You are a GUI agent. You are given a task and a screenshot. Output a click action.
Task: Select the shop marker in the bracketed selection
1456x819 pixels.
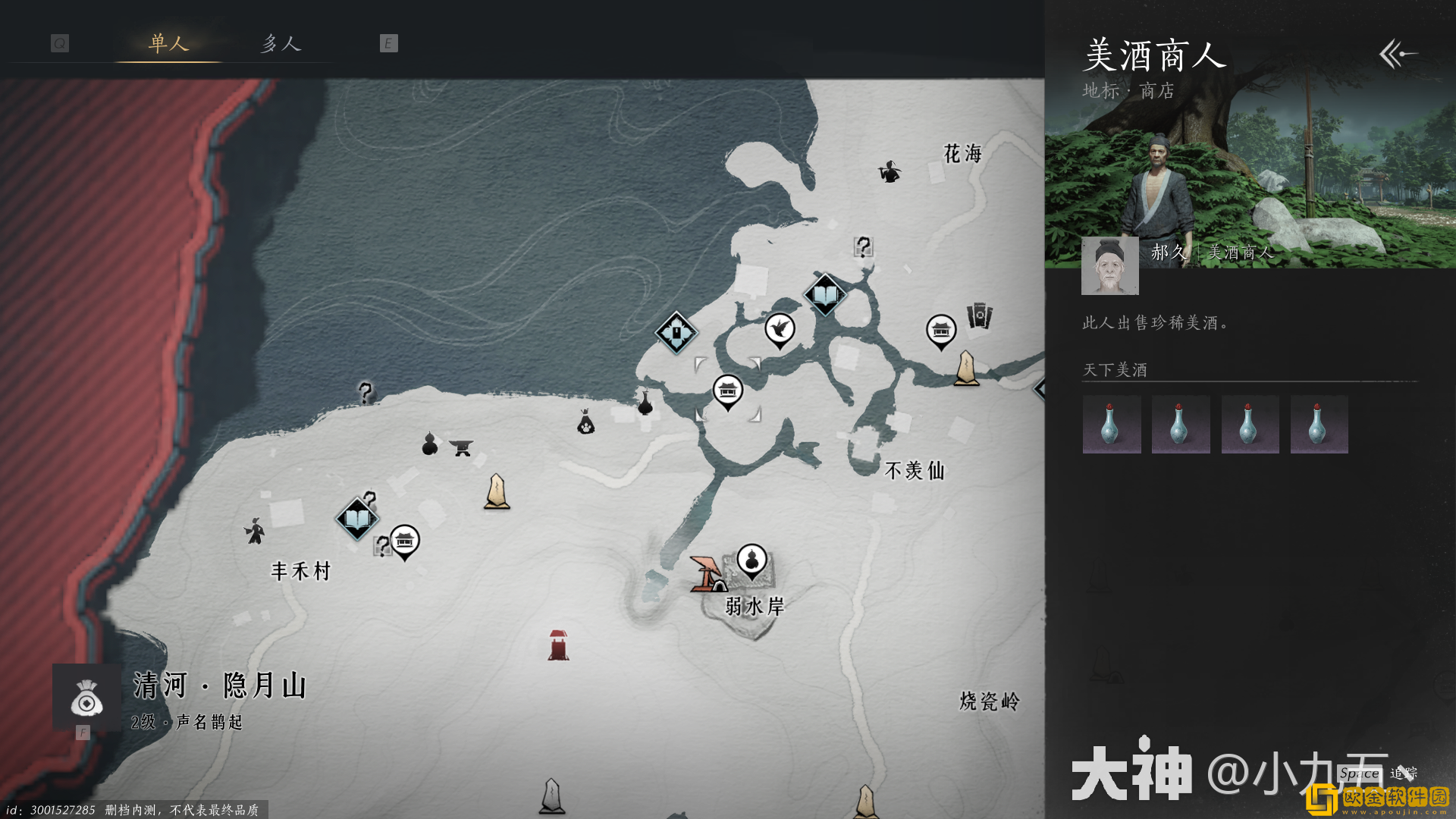(727, 391)
